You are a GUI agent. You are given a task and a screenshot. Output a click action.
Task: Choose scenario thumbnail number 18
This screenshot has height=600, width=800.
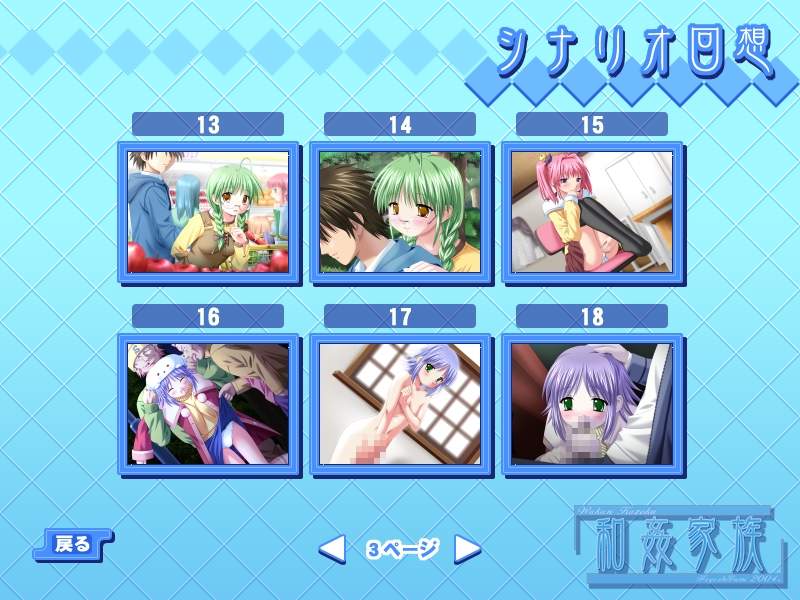(592, 404)
